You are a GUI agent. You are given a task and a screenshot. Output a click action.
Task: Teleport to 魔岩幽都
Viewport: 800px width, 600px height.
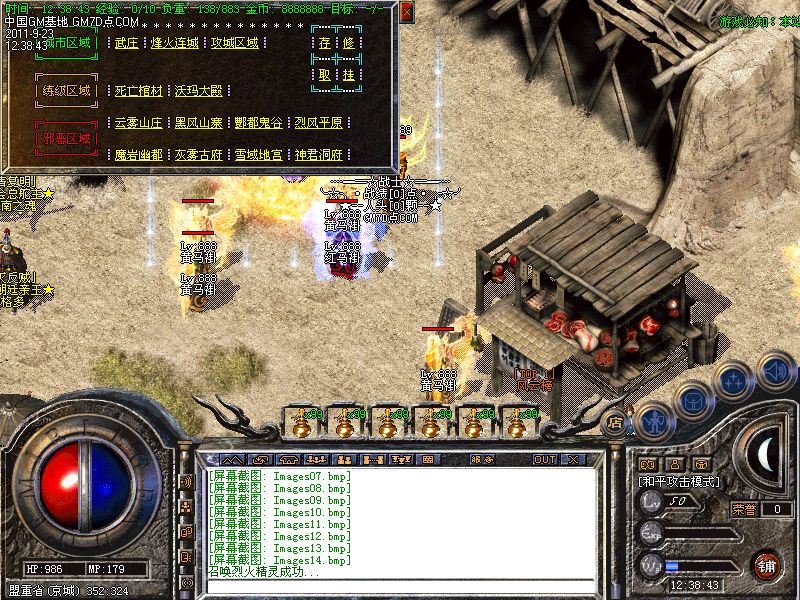138,155
